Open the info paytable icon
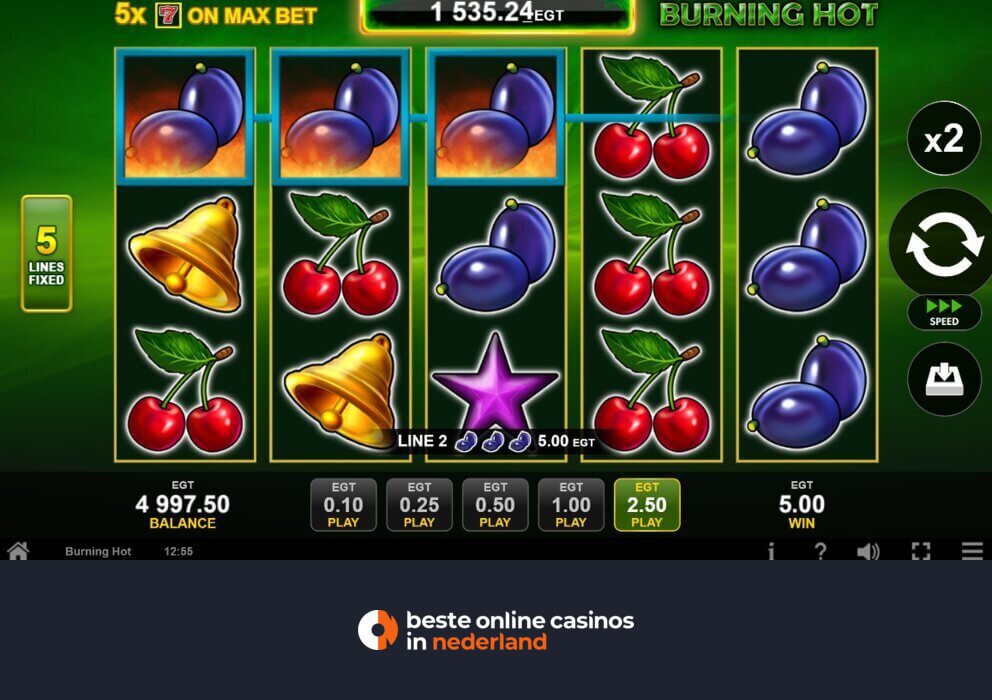Screen dimensions: 992x700 [771, 551]
